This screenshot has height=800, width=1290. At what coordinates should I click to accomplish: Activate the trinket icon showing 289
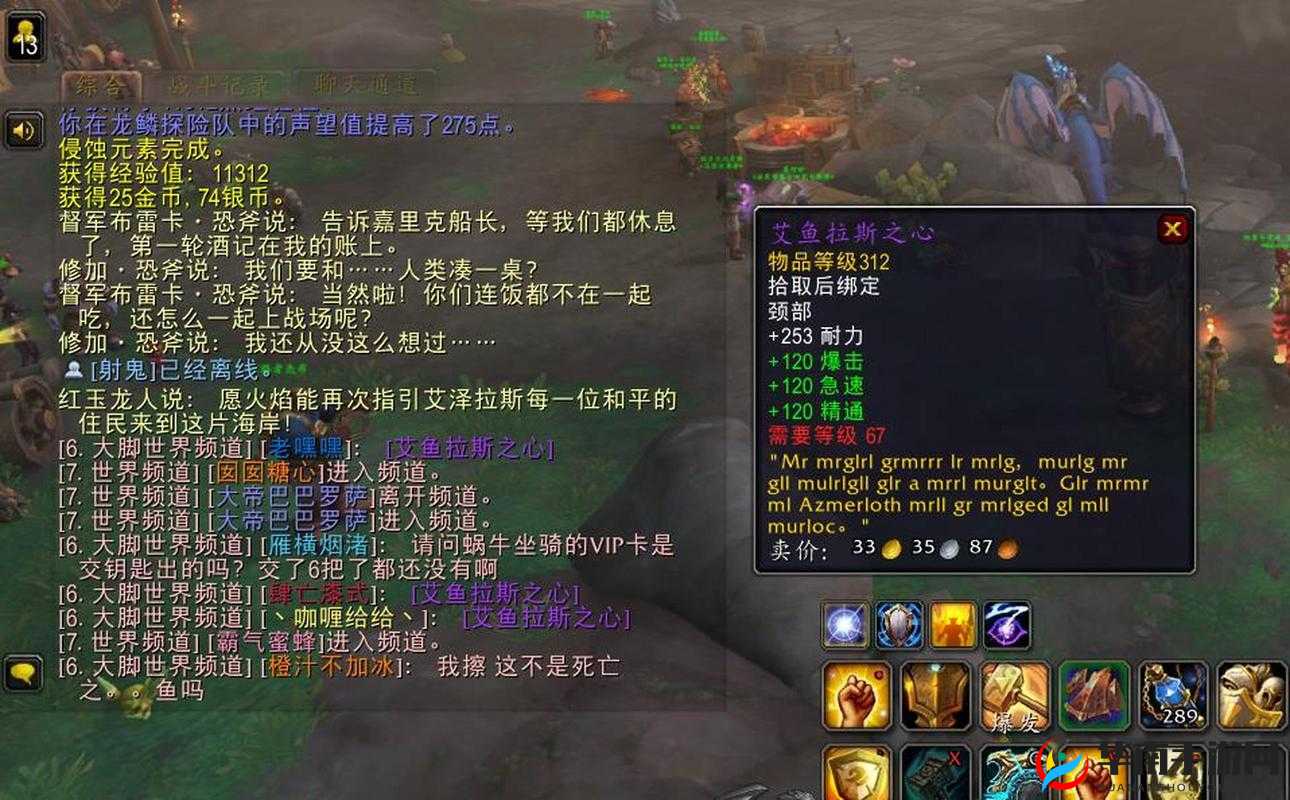(1172, 696)
